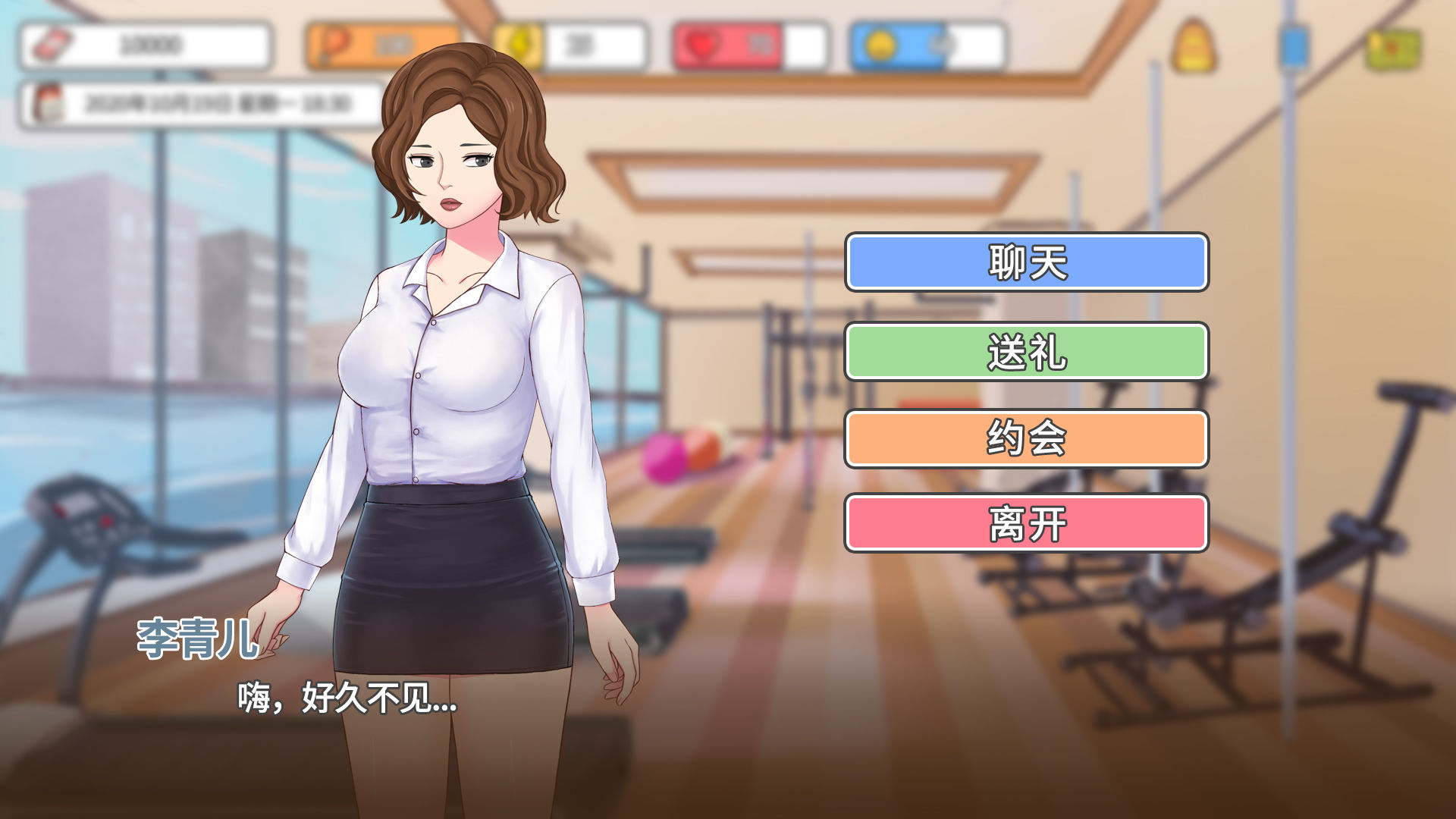
Task: Click 离开 to leave the gym
Action: tap(1026, 522)
